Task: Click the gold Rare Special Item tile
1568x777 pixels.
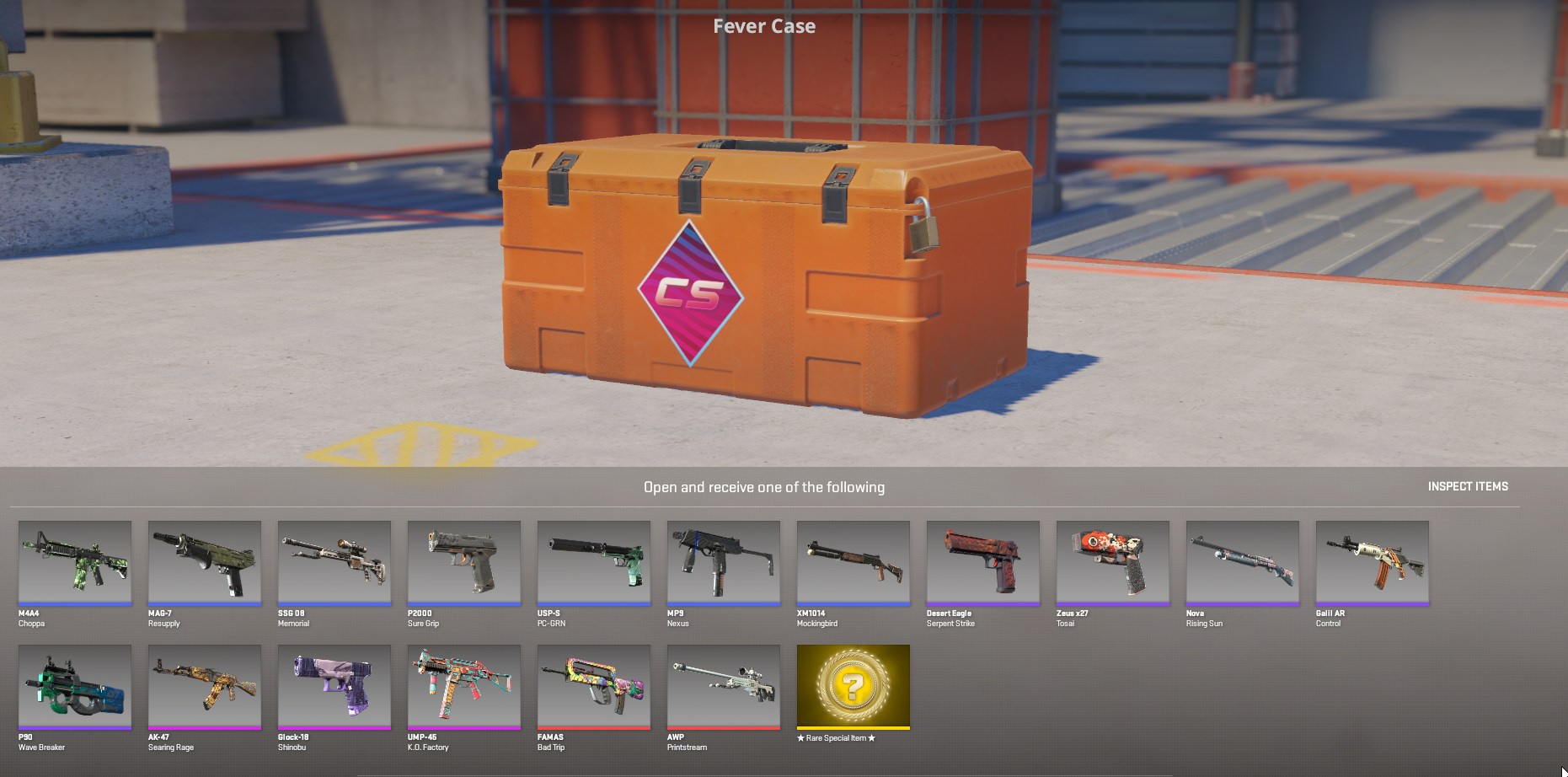Action: point(854,686)
